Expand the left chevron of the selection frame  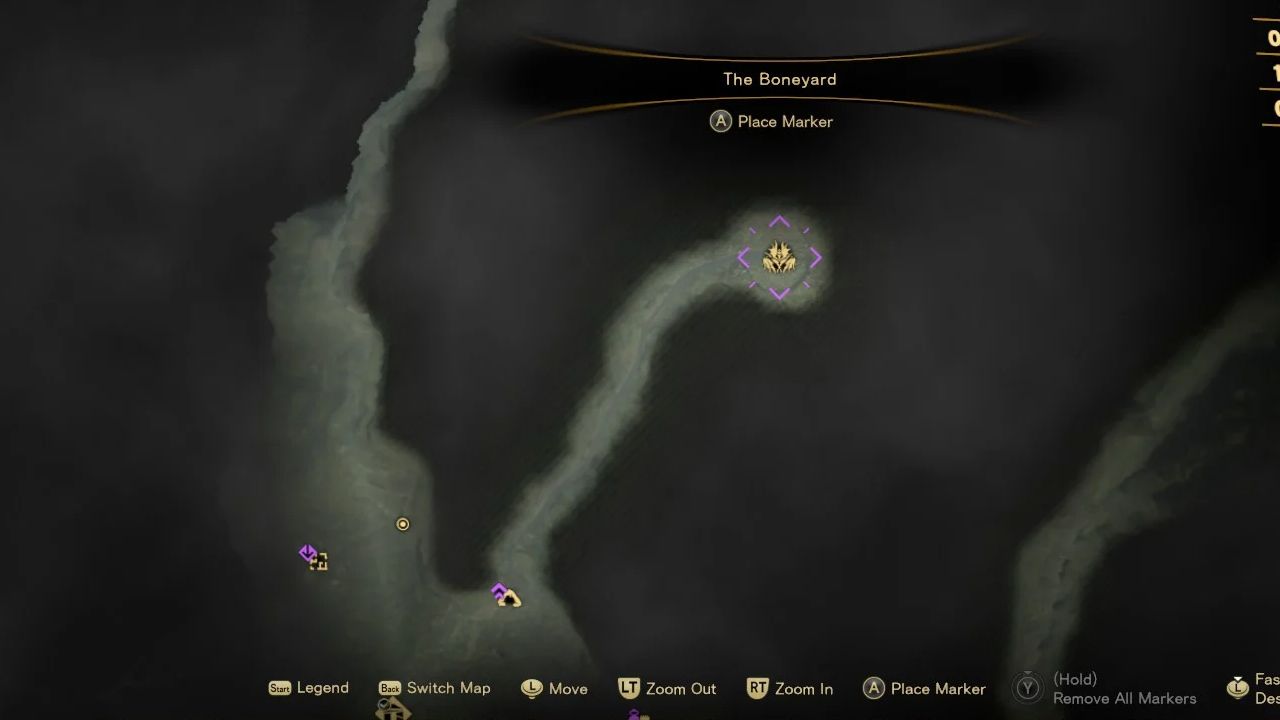[743, 258]
